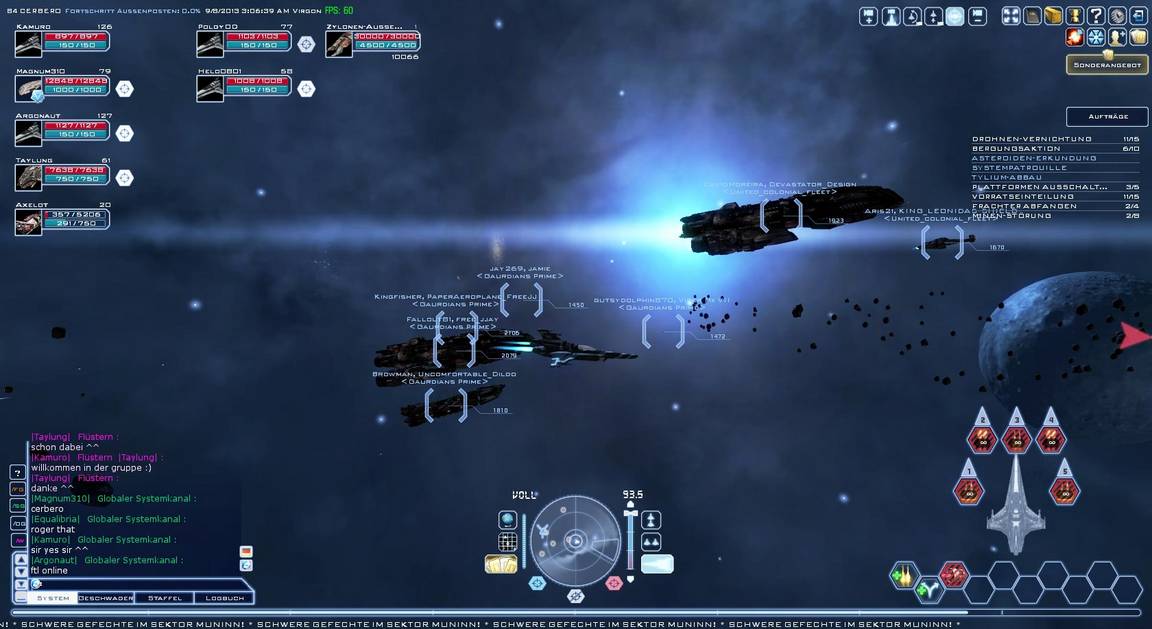The image size is (1152, 629).
Task: Open the Aufträge missions panel
Action: (1106, 117)
